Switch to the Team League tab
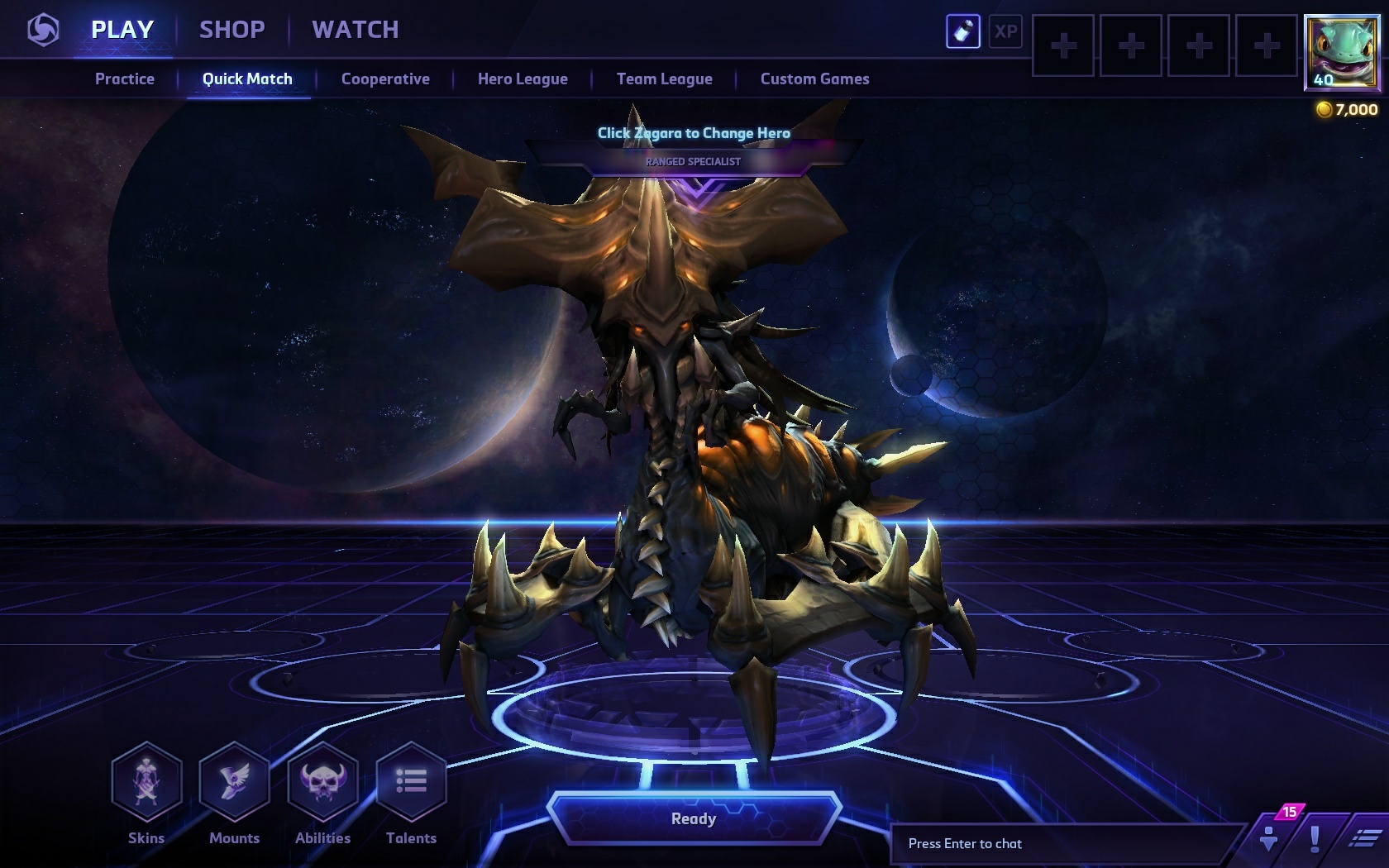 pos(663,79)
